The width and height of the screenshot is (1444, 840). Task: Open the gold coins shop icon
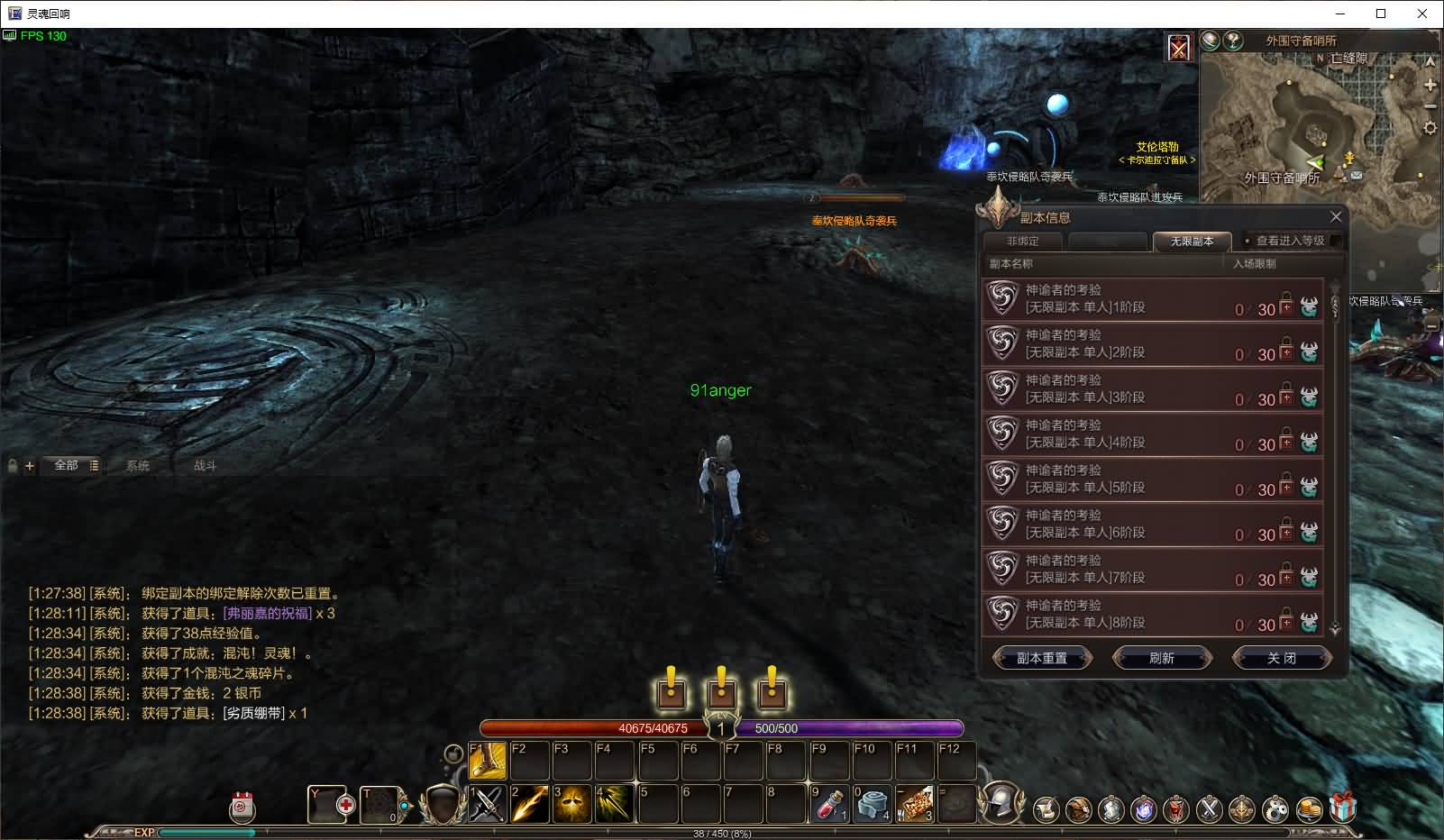[x=1309, y=808]
